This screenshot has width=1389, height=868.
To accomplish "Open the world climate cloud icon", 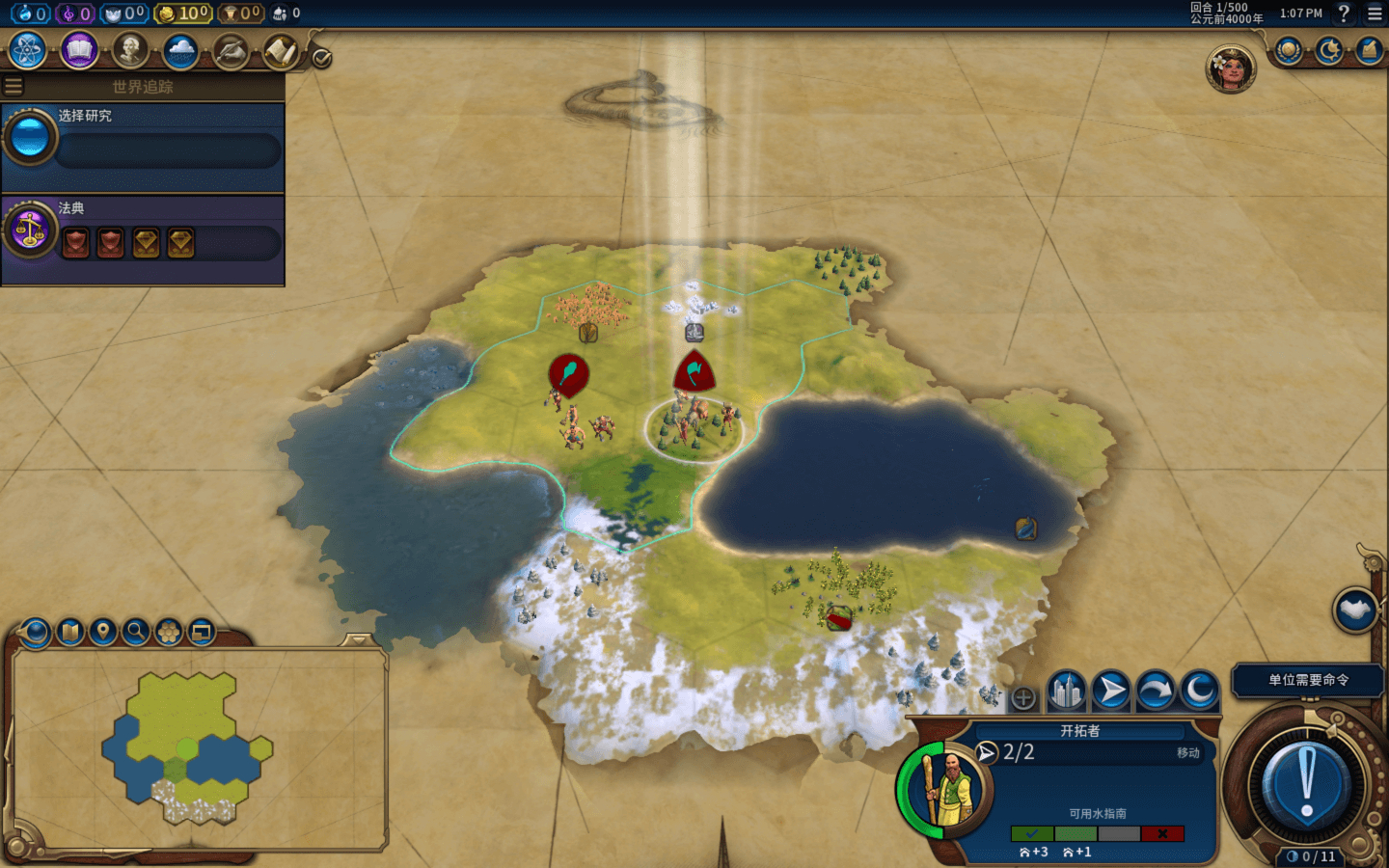I will (x=180, y=50).
